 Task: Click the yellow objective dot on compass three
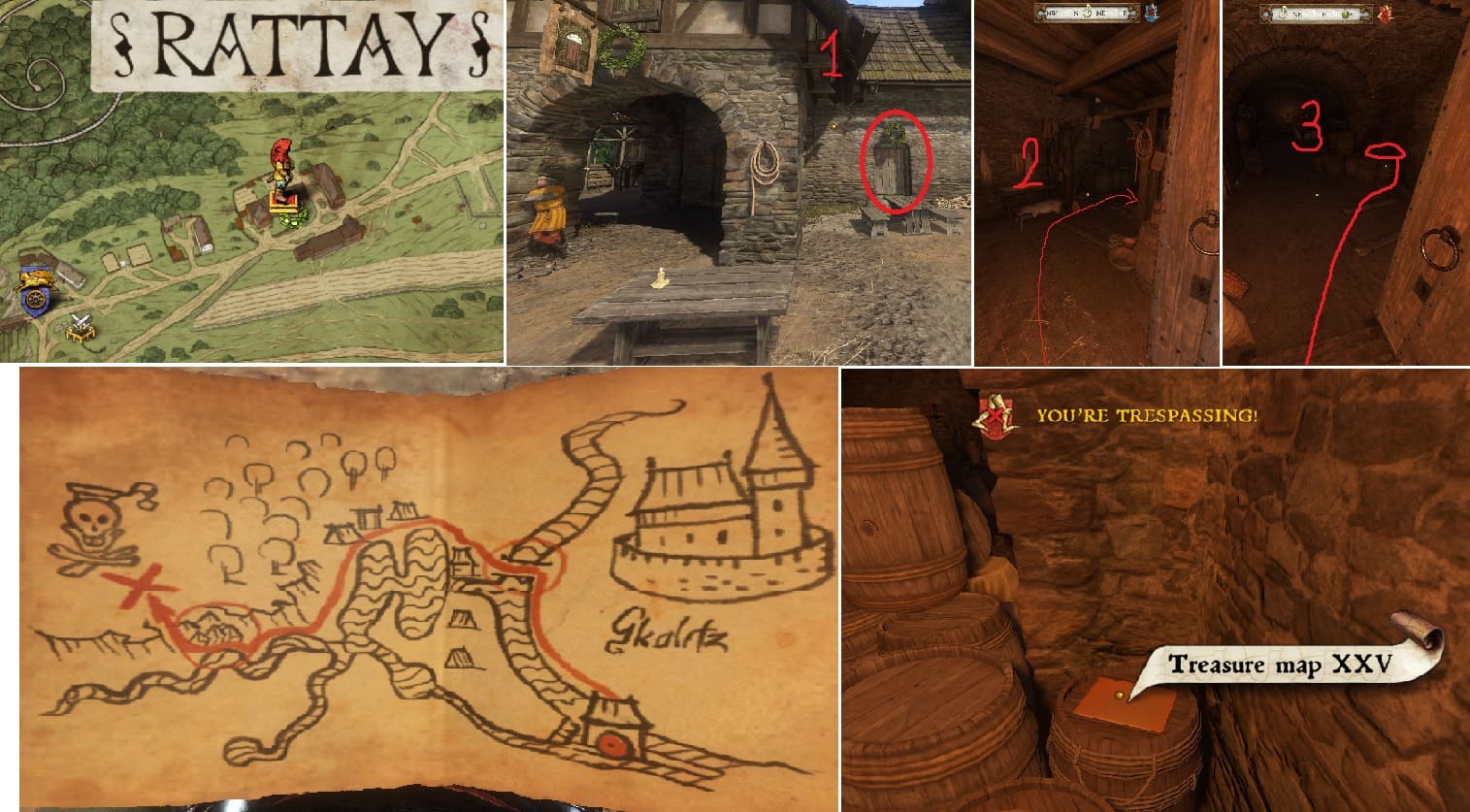pos(1344,14)
